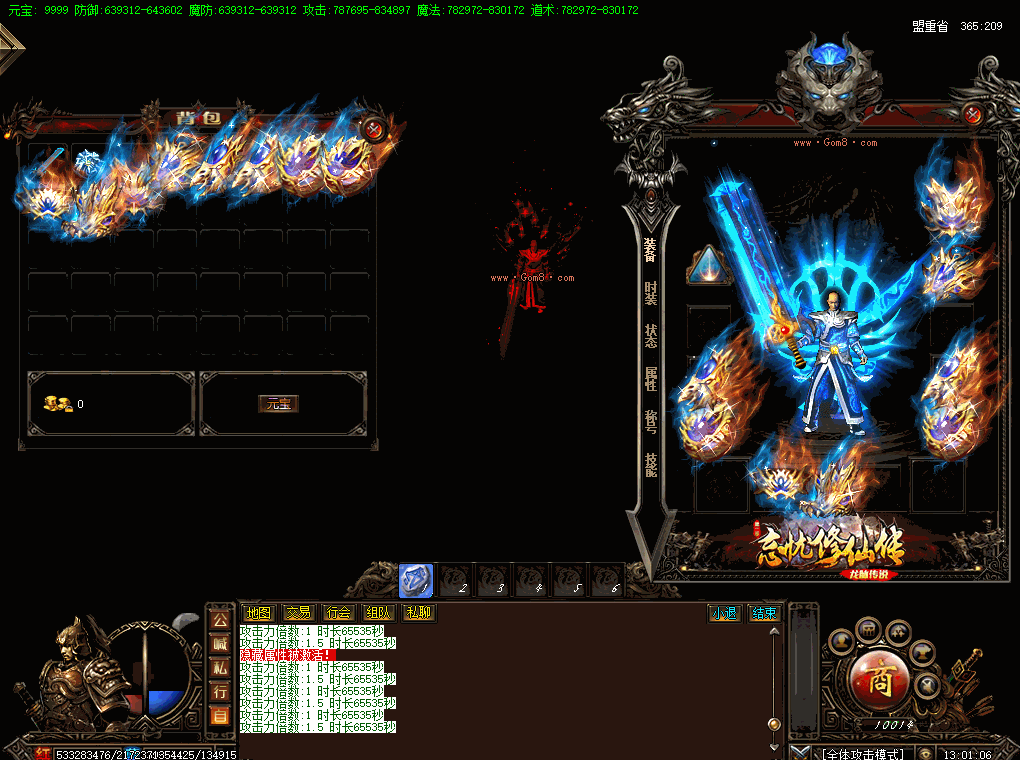The image size is (1020, 760).
Task: Click the 结束 exit game button
Action: click(x=765, y=613)
